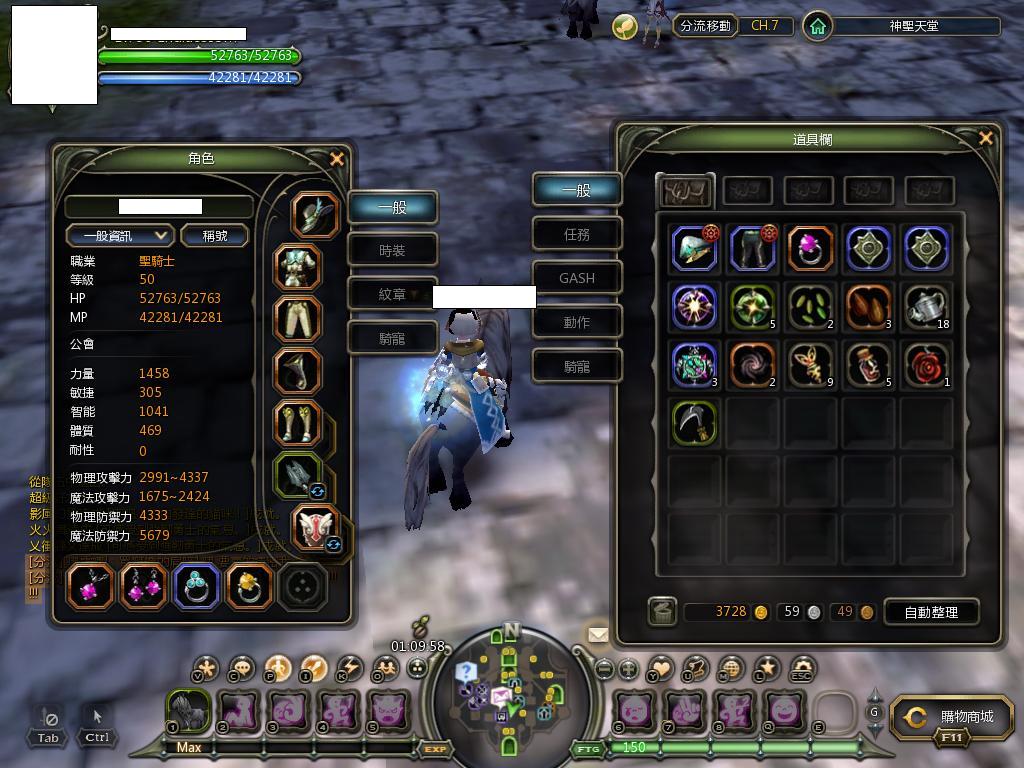Switch inventory to the GASH tab
This screenshot has height=768, width=1024.
(577, 278)
